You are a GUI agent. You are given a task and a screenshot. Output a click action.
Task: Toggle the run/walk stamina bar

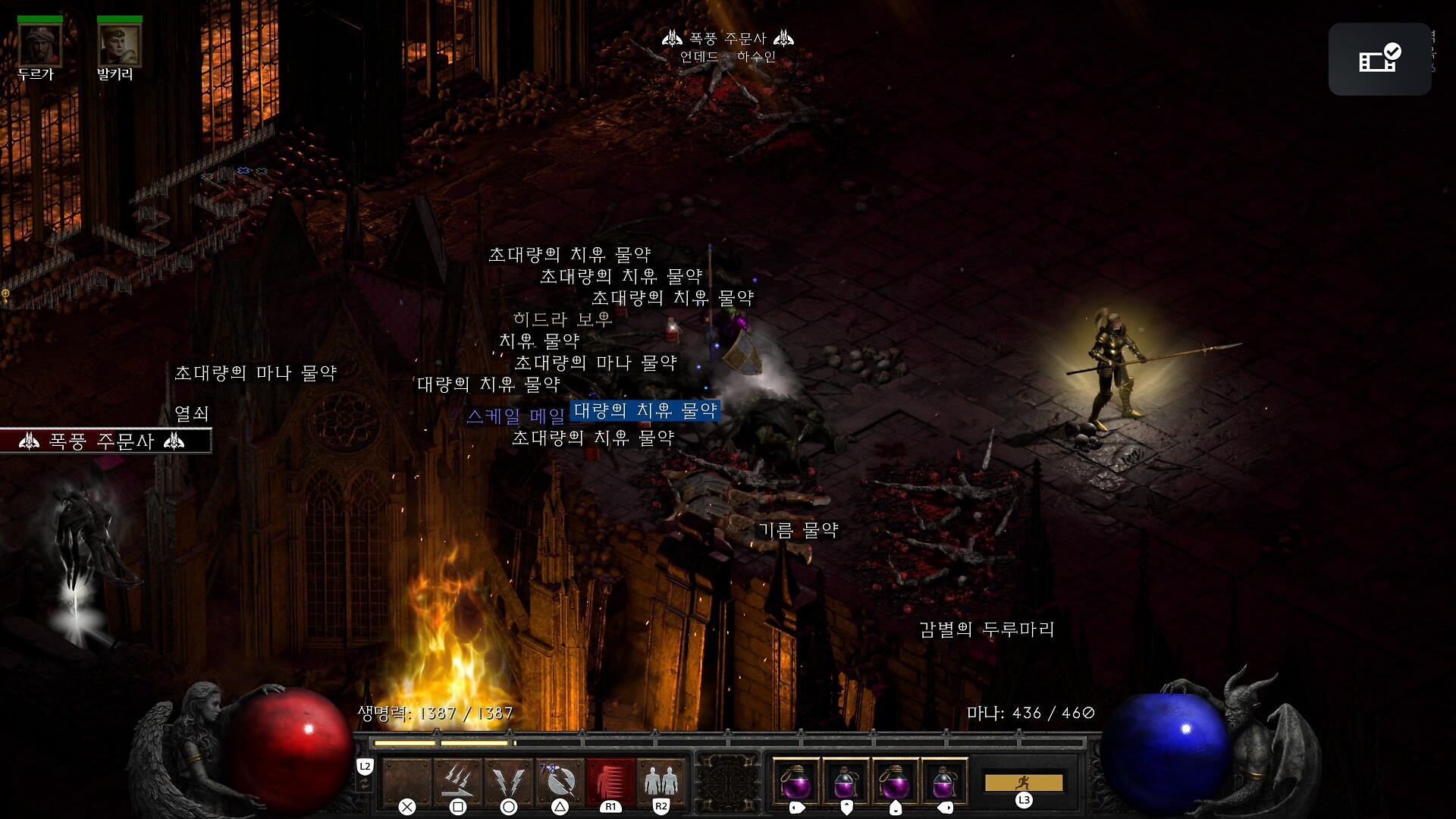pyautogui.click(x=1023, y=783)
